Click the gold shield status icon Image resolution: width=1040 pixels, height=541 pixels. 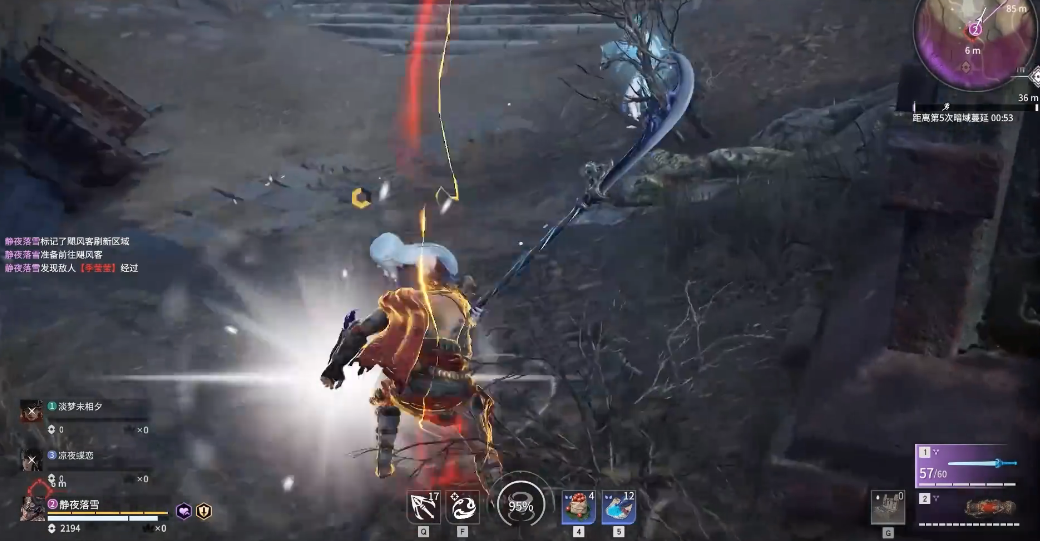[x=204, y=511]
